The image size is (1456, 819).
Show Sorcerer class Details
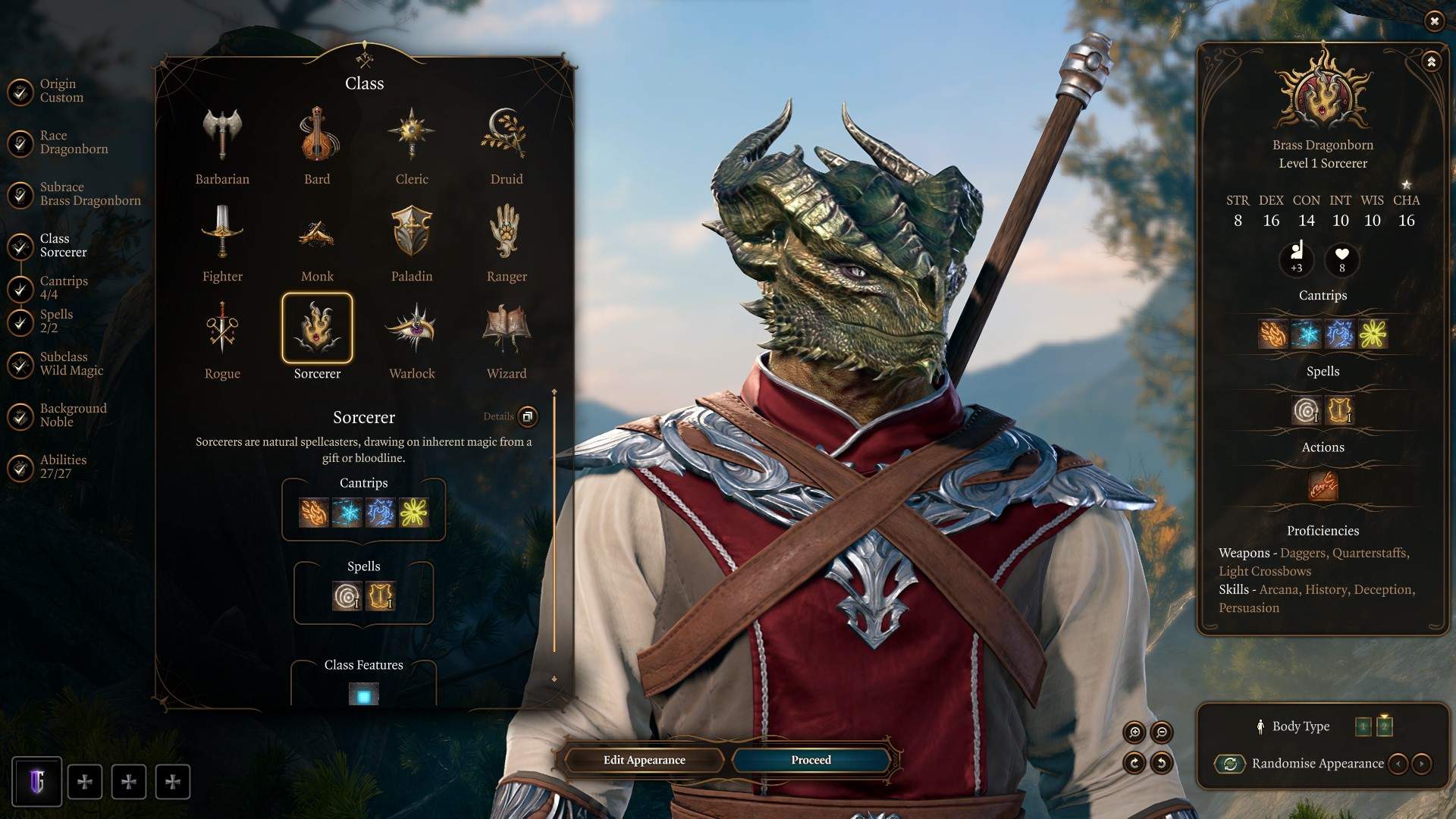pos(527,416)
